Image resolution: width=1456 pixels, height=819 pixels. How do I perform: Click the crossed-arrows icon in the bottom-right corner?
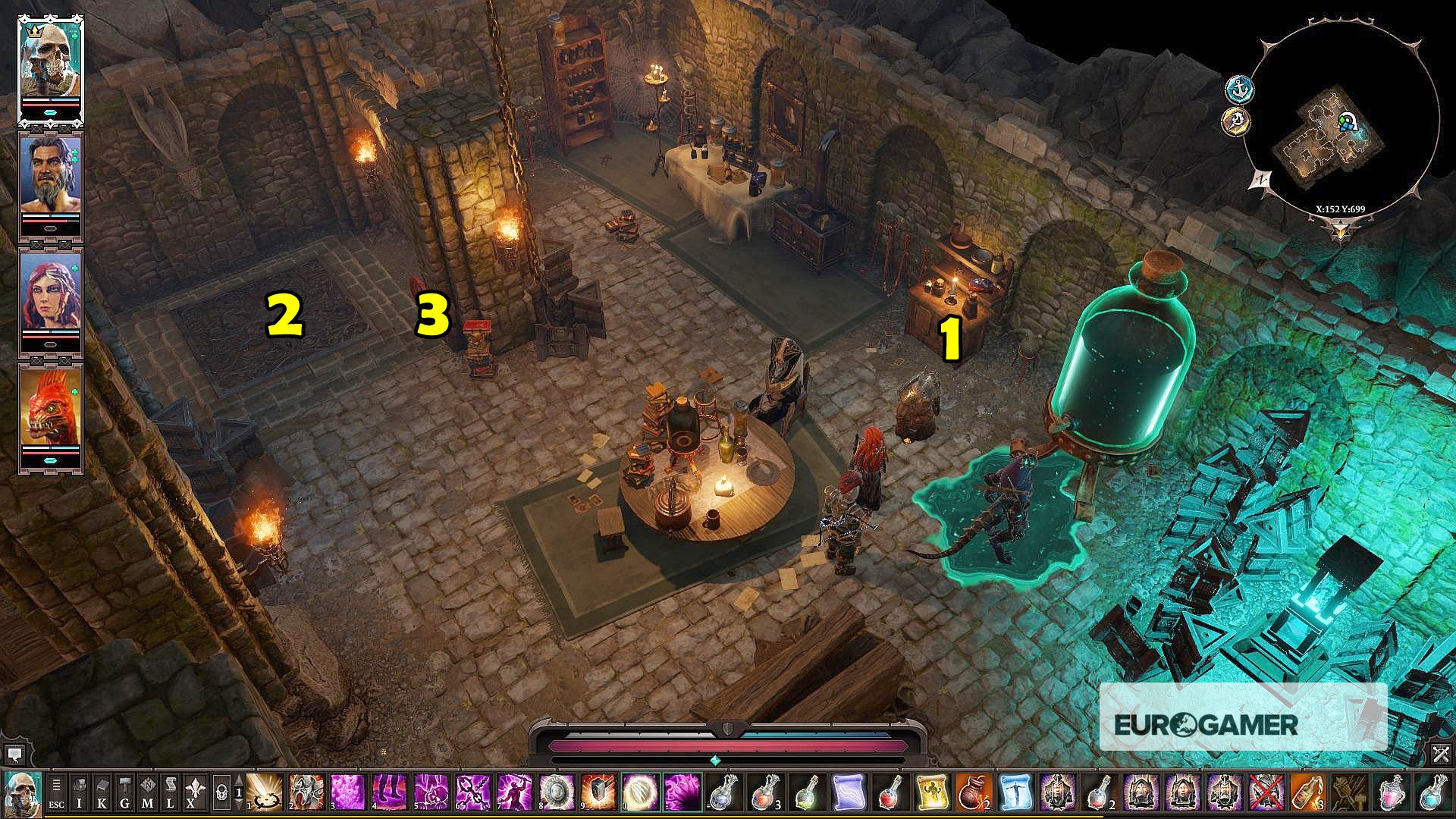tap(1440, 755)
